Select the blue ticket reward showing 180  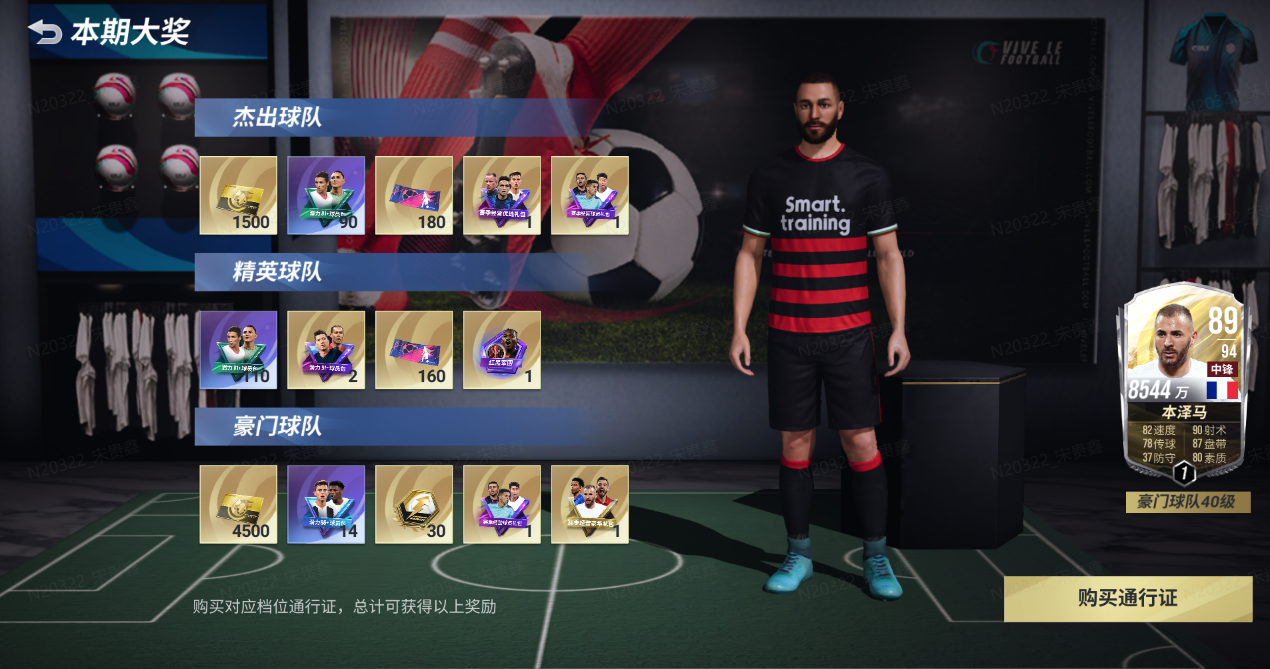(x=414, y=195)
